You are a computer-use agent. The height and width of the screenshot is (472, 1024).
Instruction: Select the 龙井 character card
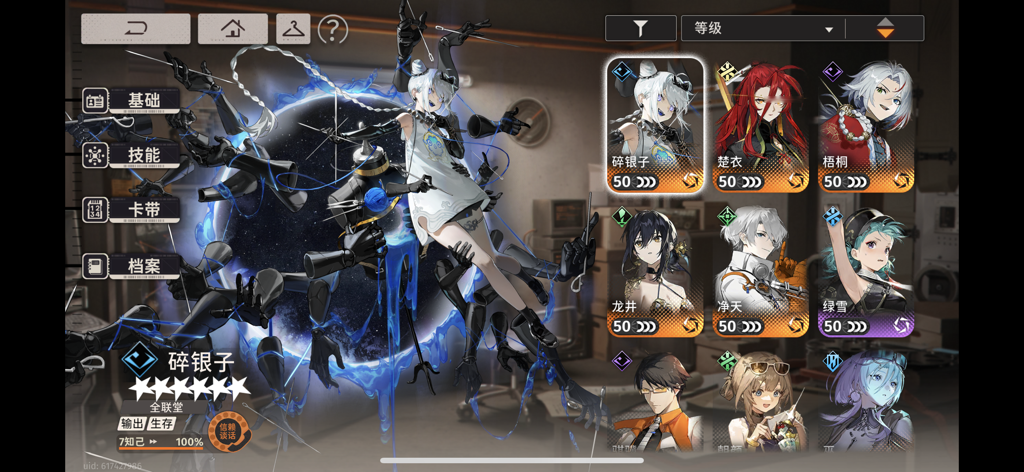[655, 270]
